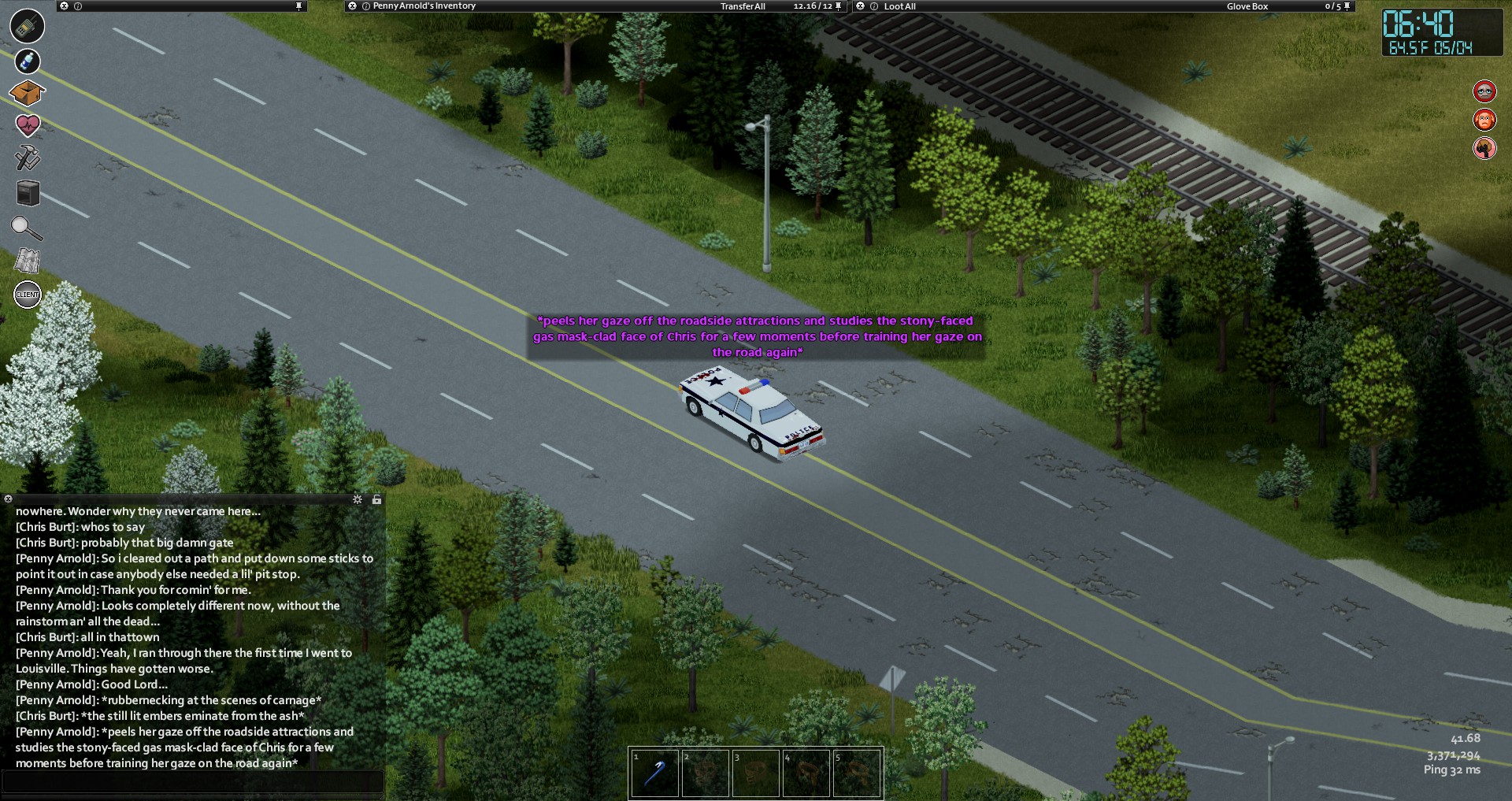
Task: Click the chat text entry field
Action: click(193, 781)
